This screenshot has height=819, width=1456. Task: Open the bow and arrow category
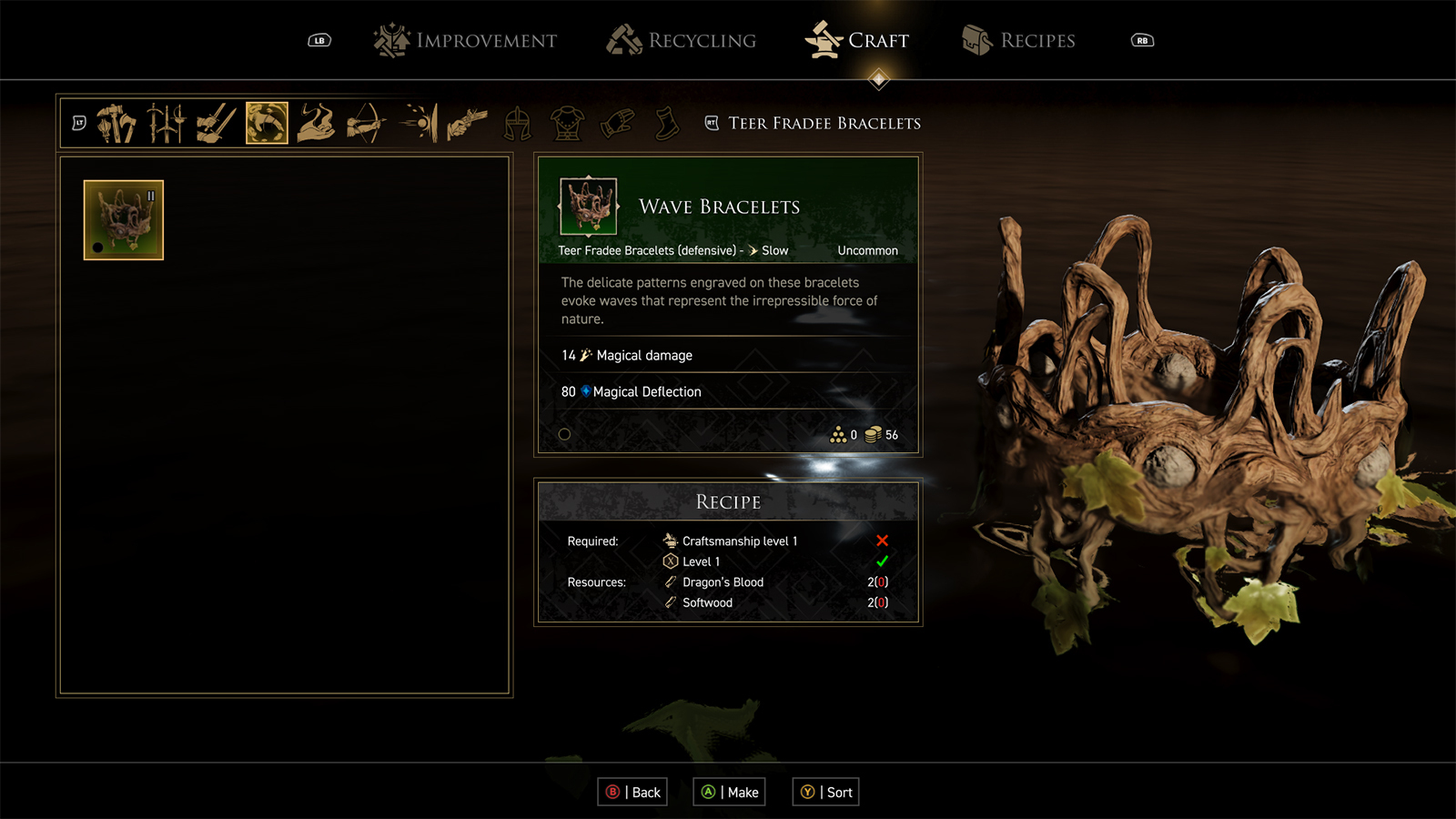tap(366, 124)
